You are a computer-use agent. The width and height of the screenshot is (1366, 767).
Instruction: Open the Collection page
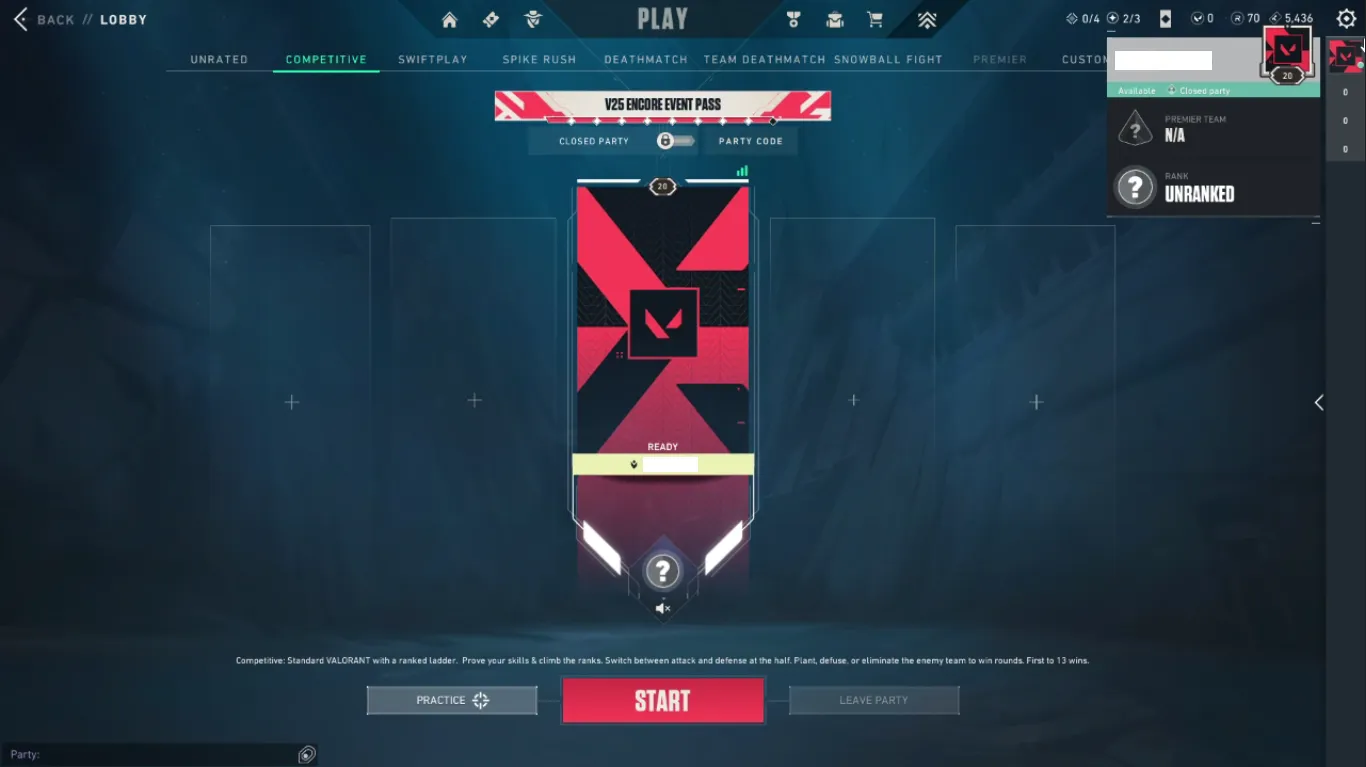tap(835, 19)
